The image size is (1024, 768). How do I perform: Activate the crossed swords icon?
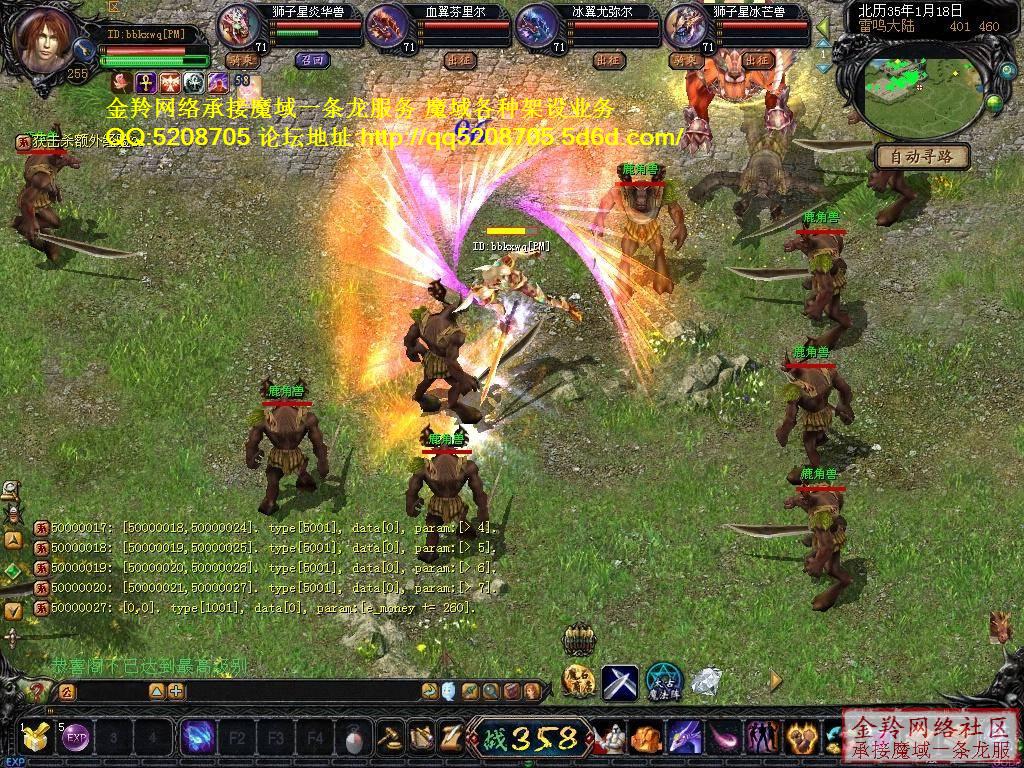tap(620, 682)
